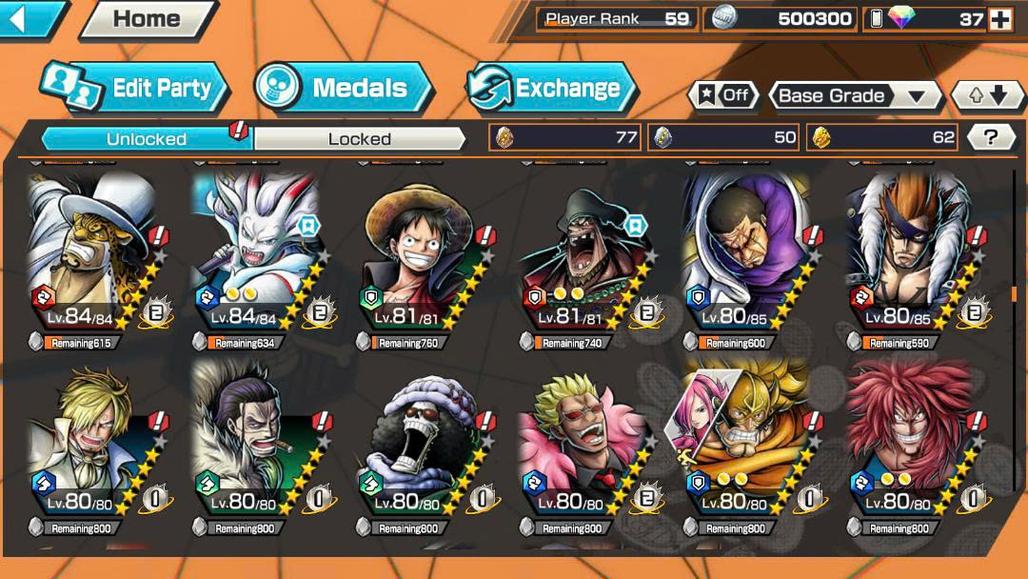
Task: Switch to the Locked characters tab
Action: pyautogui.click(x=360, y=139)
